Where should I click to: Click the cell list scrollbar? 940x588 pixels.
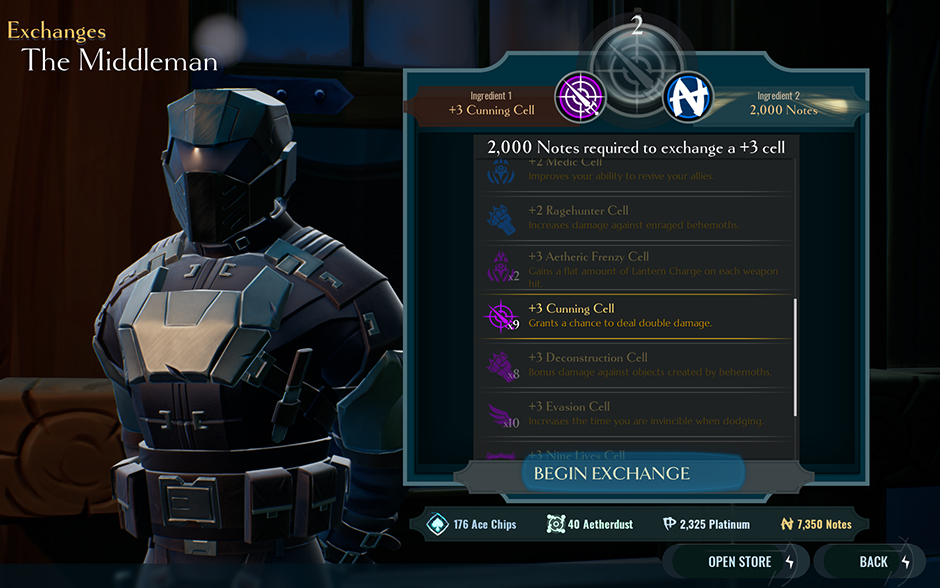[796, 358]
